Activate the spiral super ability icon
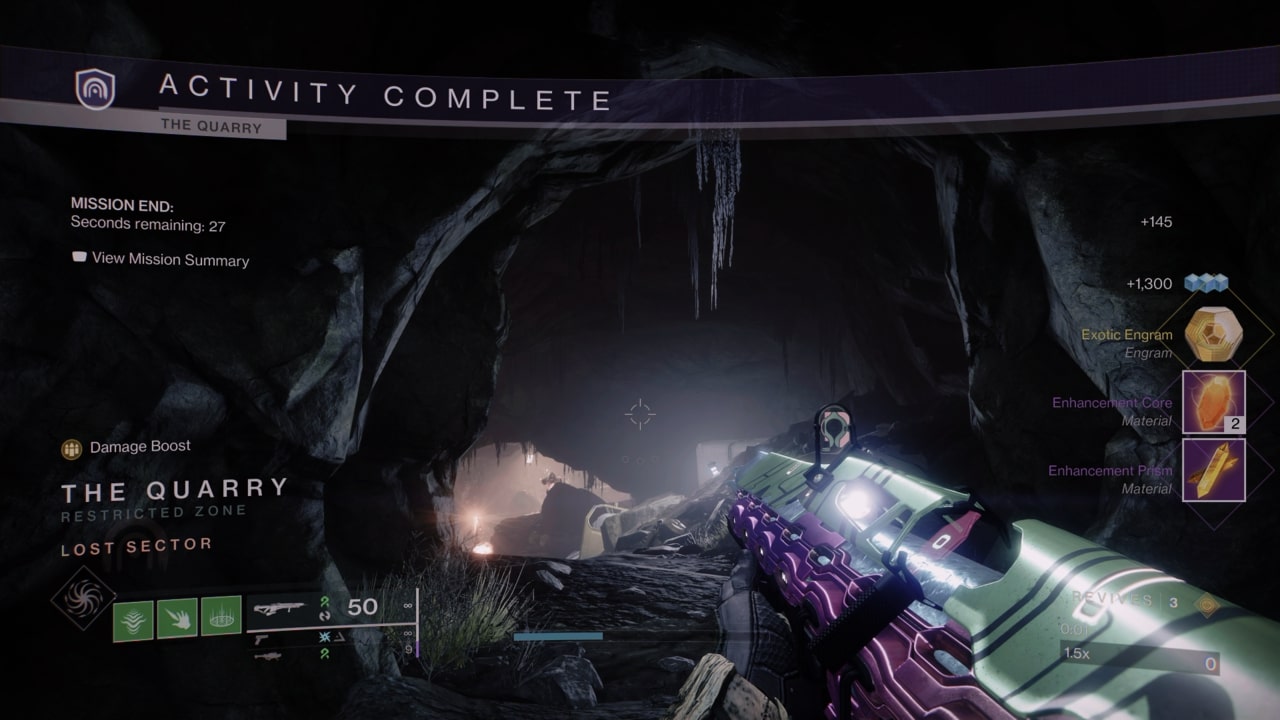The width and height of the screenshot is (1280, 720). (x=83, y=597)
